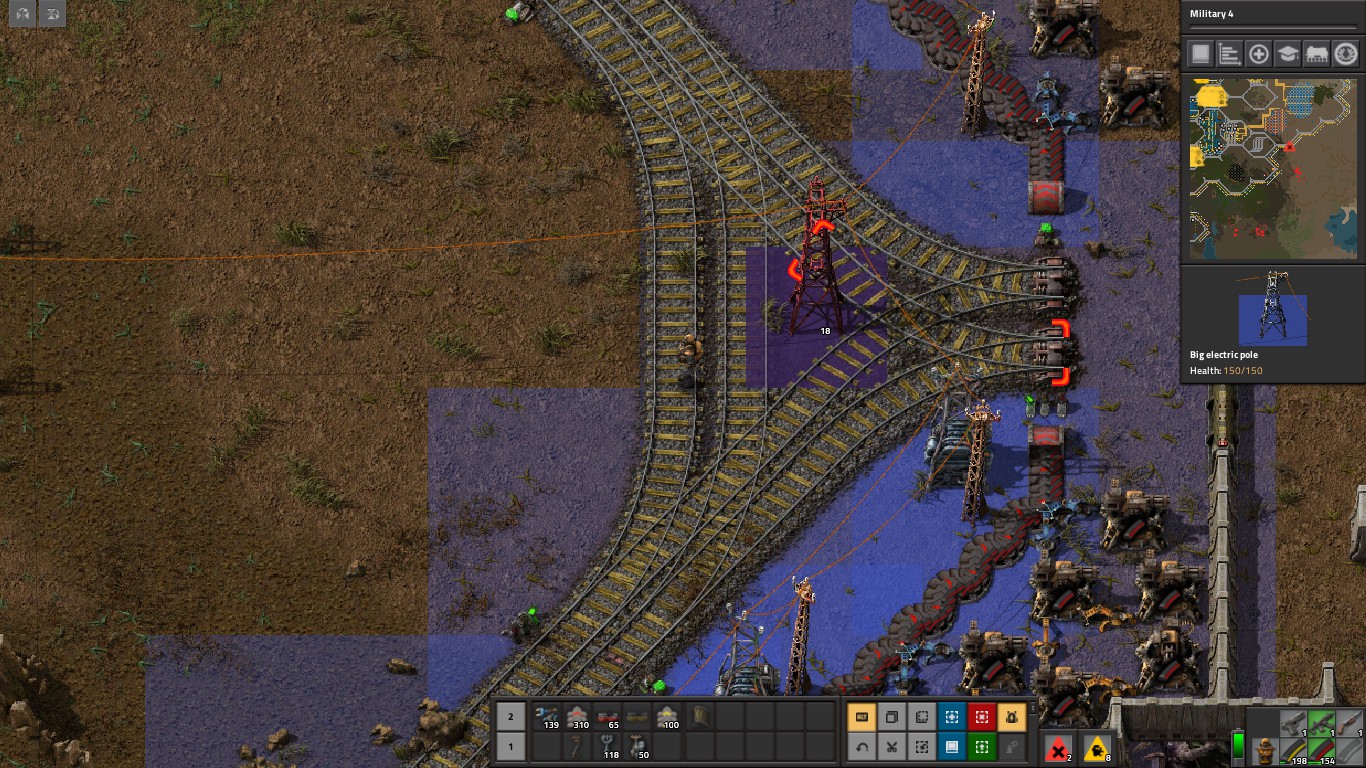Image resolution: width=1366 pixels, height=768 pixels.
Task: Select the red deconstruction planner shortcut
Action: (982, 717)
